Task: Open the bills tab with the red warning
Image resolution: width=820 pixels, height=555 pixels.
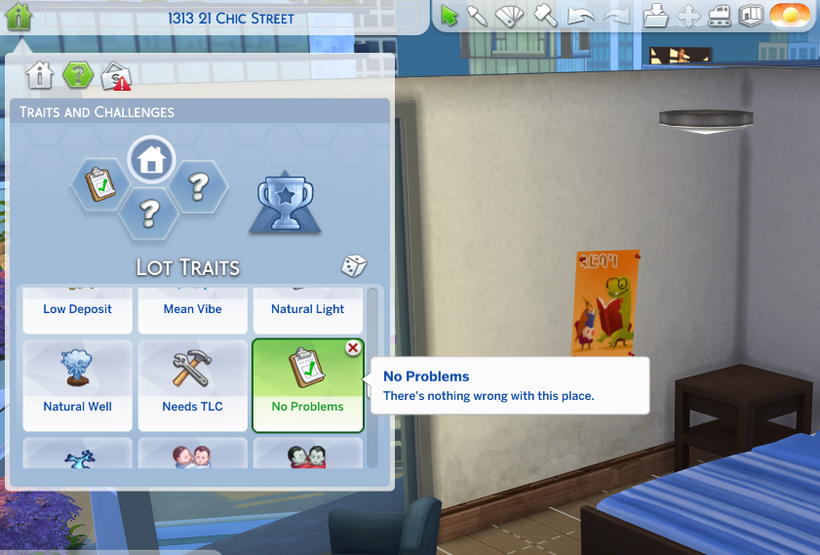Action: click(116, 76)
